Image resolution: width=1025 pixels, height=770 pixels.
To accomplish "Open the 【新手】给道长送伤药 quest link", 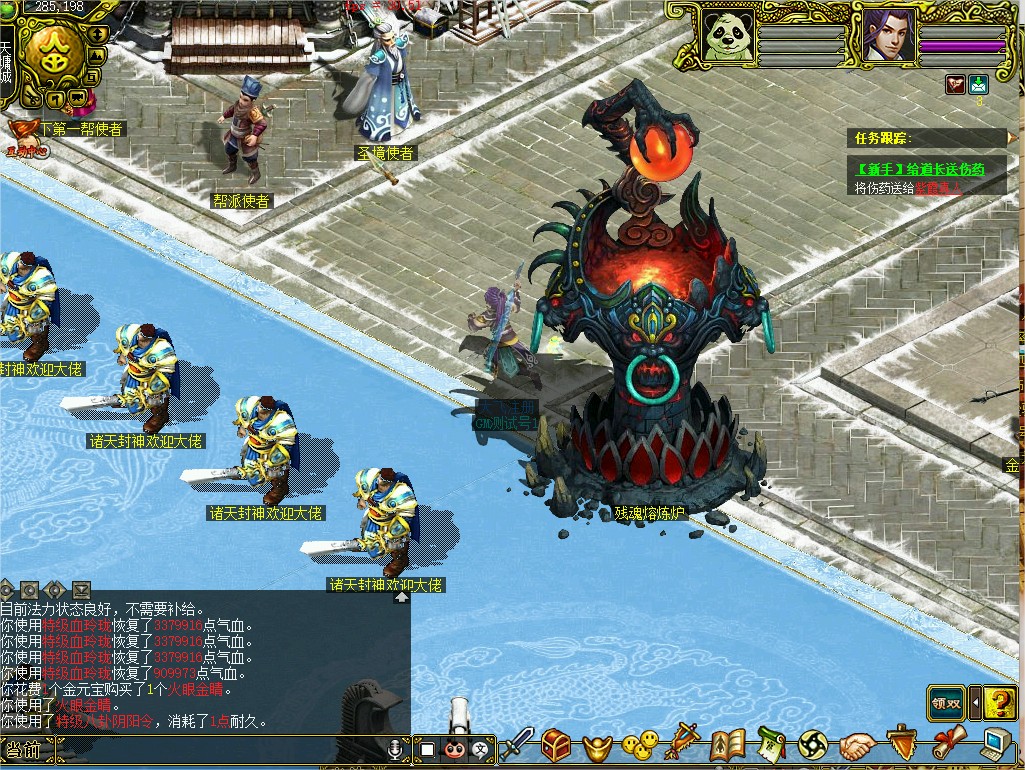I will point(920,170).
